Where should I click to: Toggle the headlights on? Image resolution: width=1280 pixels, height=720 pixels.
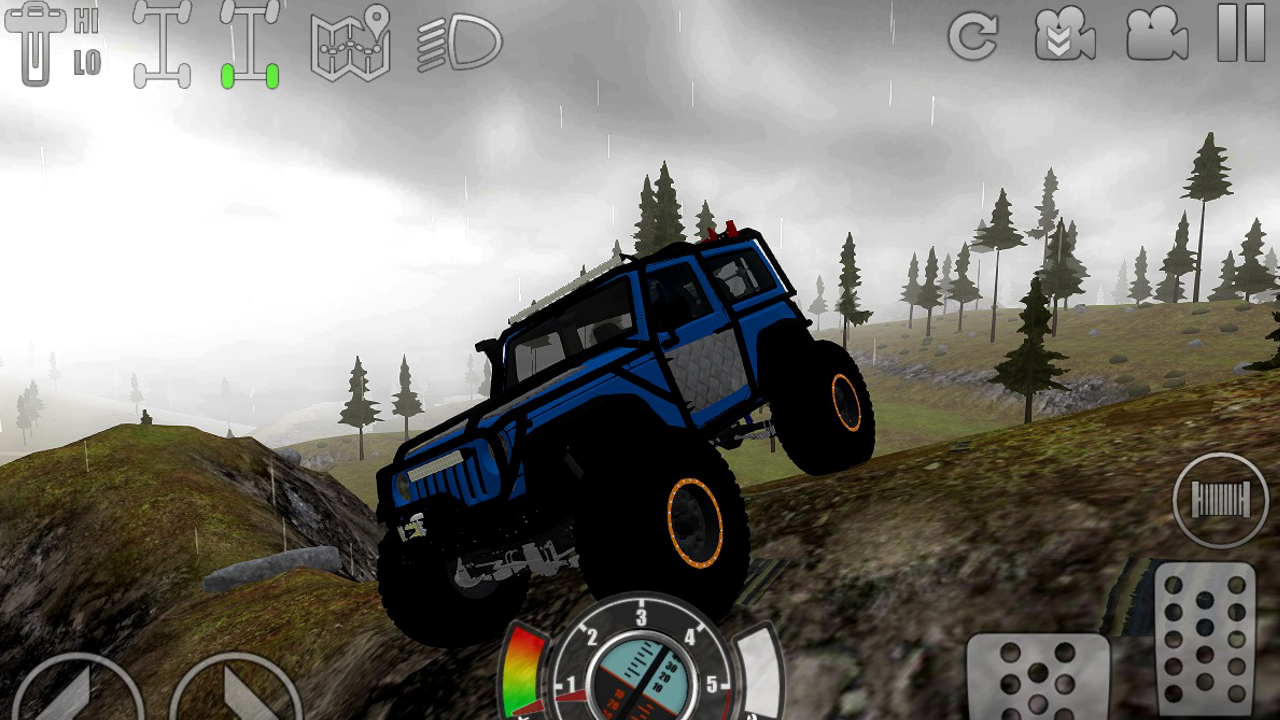[455, 42]
